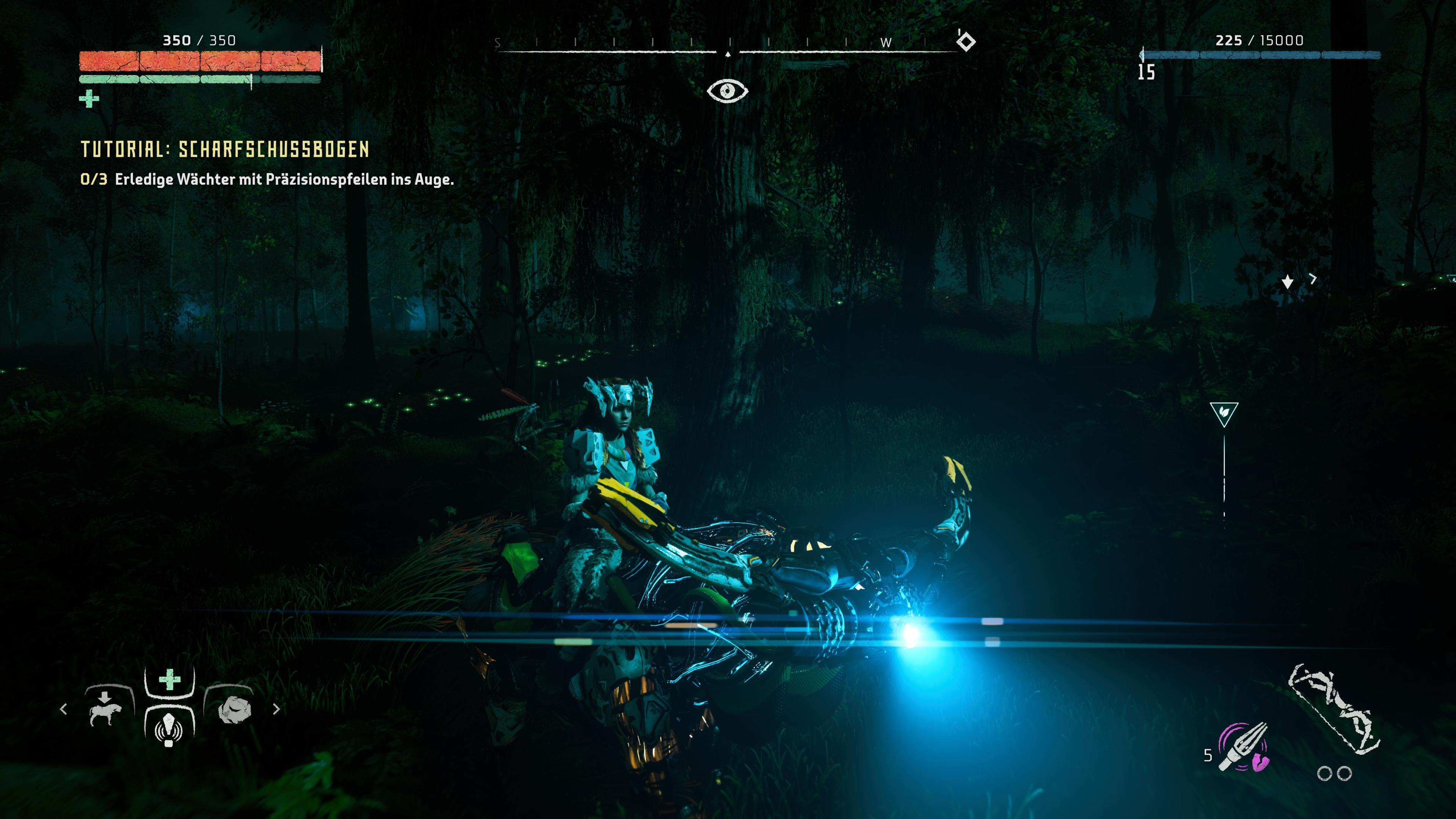This screenshot has width=1456, height=819.
Task: Choose the green health potion slot
Action: 169,680
